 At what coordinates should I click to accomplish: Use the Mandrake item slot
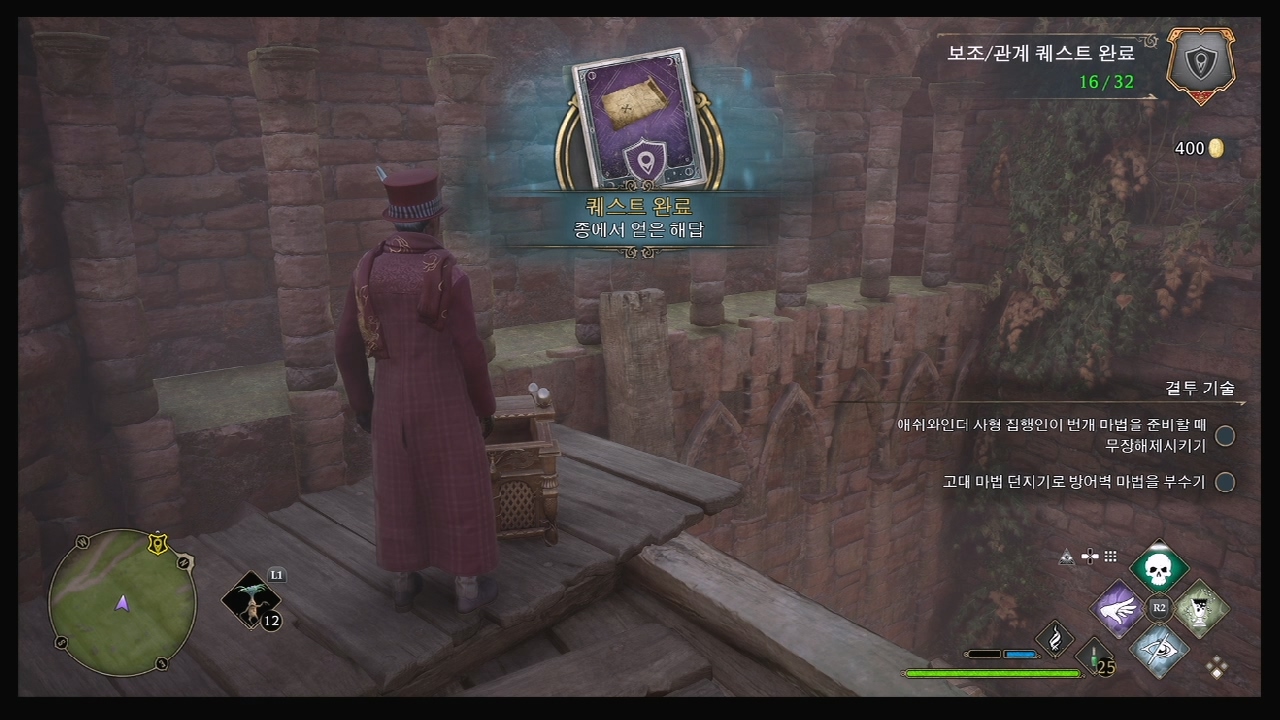pos(251,601)
